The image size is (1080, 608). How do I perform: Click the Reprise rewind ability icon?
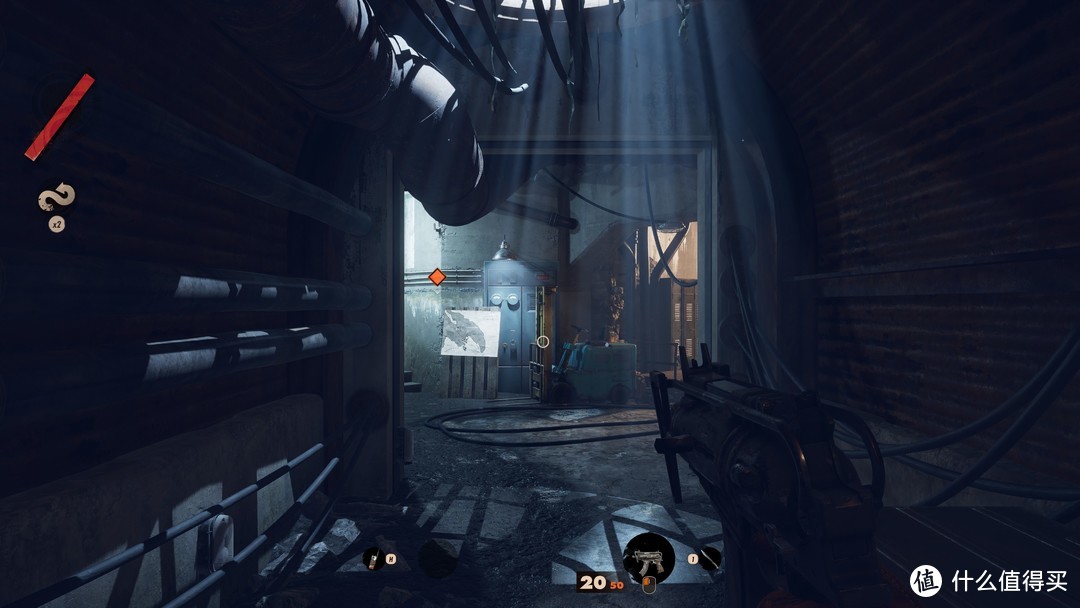(x=57, y=198)
